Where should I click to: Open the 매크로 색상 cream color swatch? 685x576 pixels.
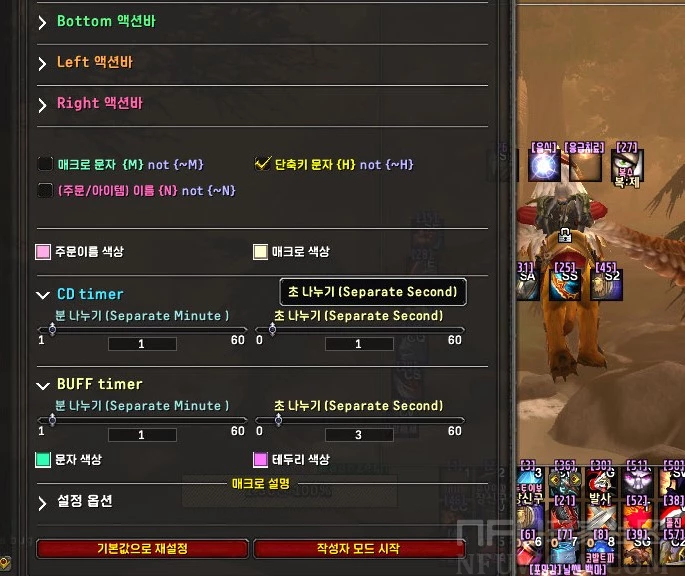click(261, 252)
